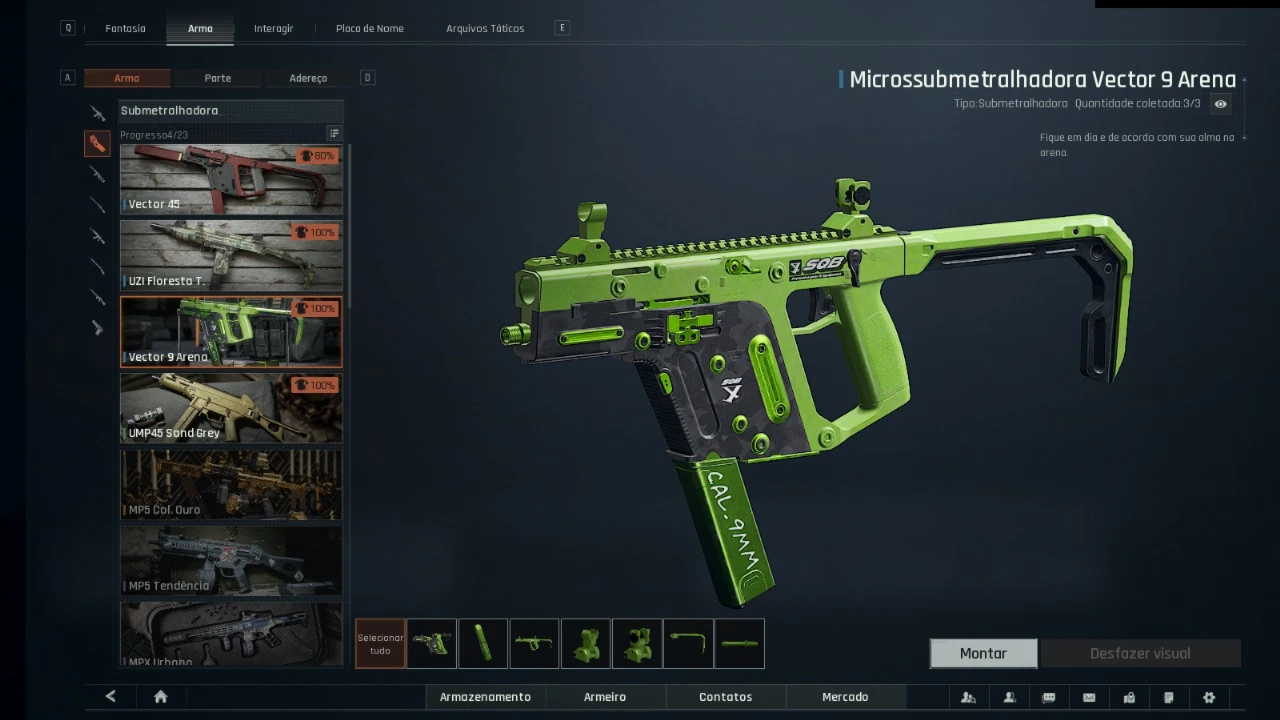Return home with the house icon

click(x=160, y=697)
